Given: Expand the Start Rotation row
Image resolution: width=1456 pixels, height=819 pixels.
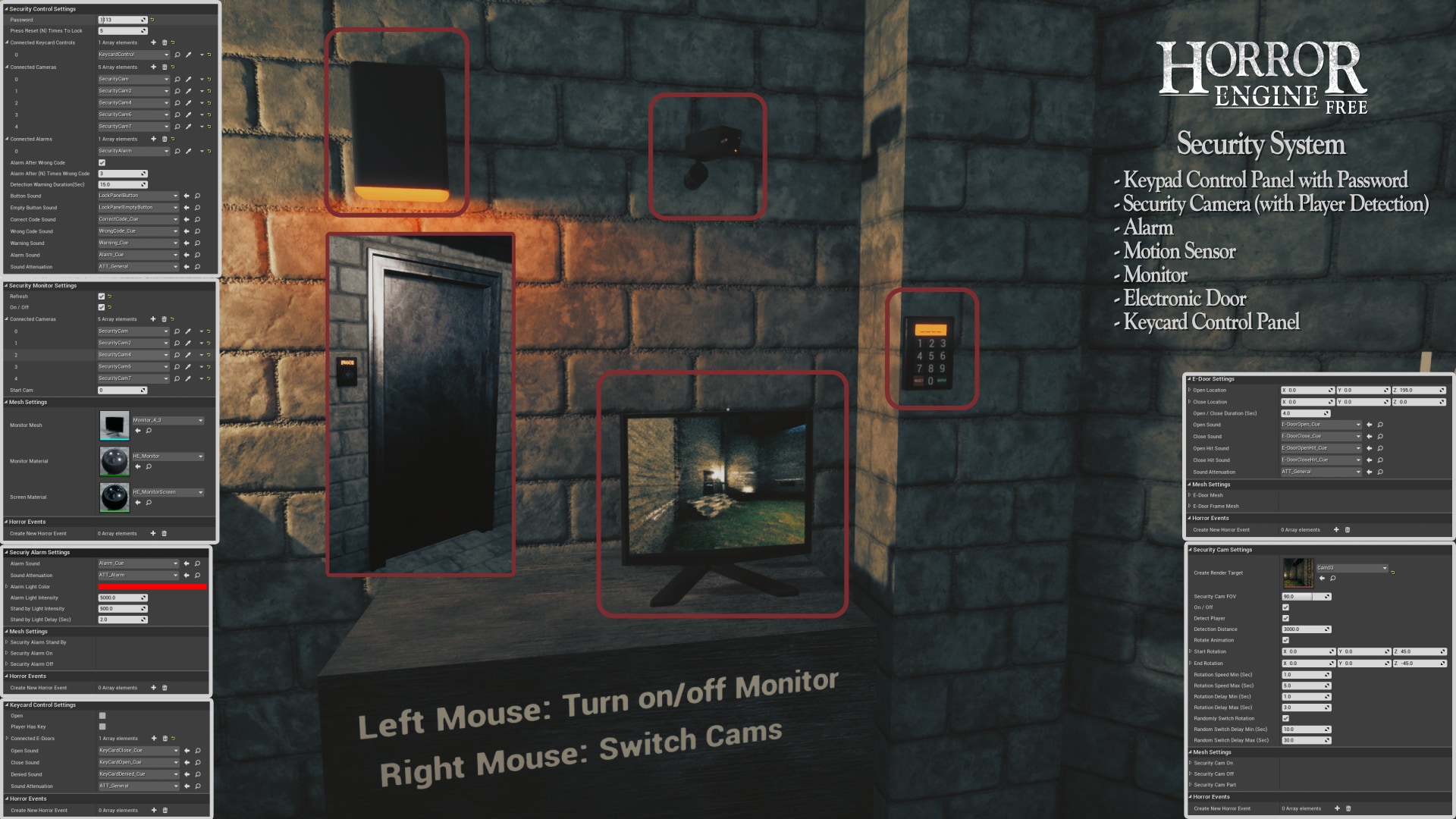Looking at the screenshot, I should click(1190, 651).
